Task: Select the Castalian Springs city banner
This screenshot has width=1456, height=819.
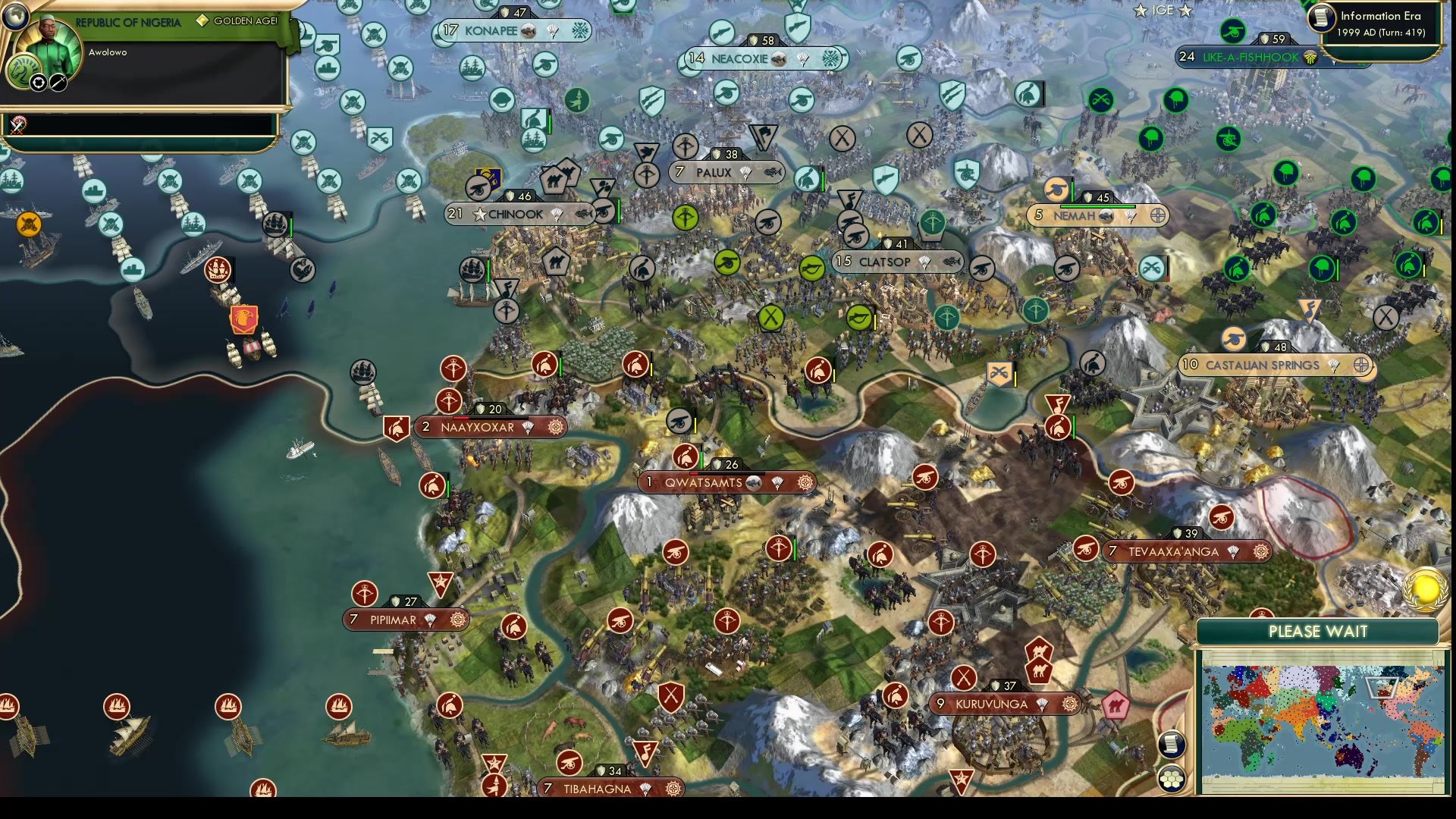Action: pyautogui.click(x=1259, y=365)
